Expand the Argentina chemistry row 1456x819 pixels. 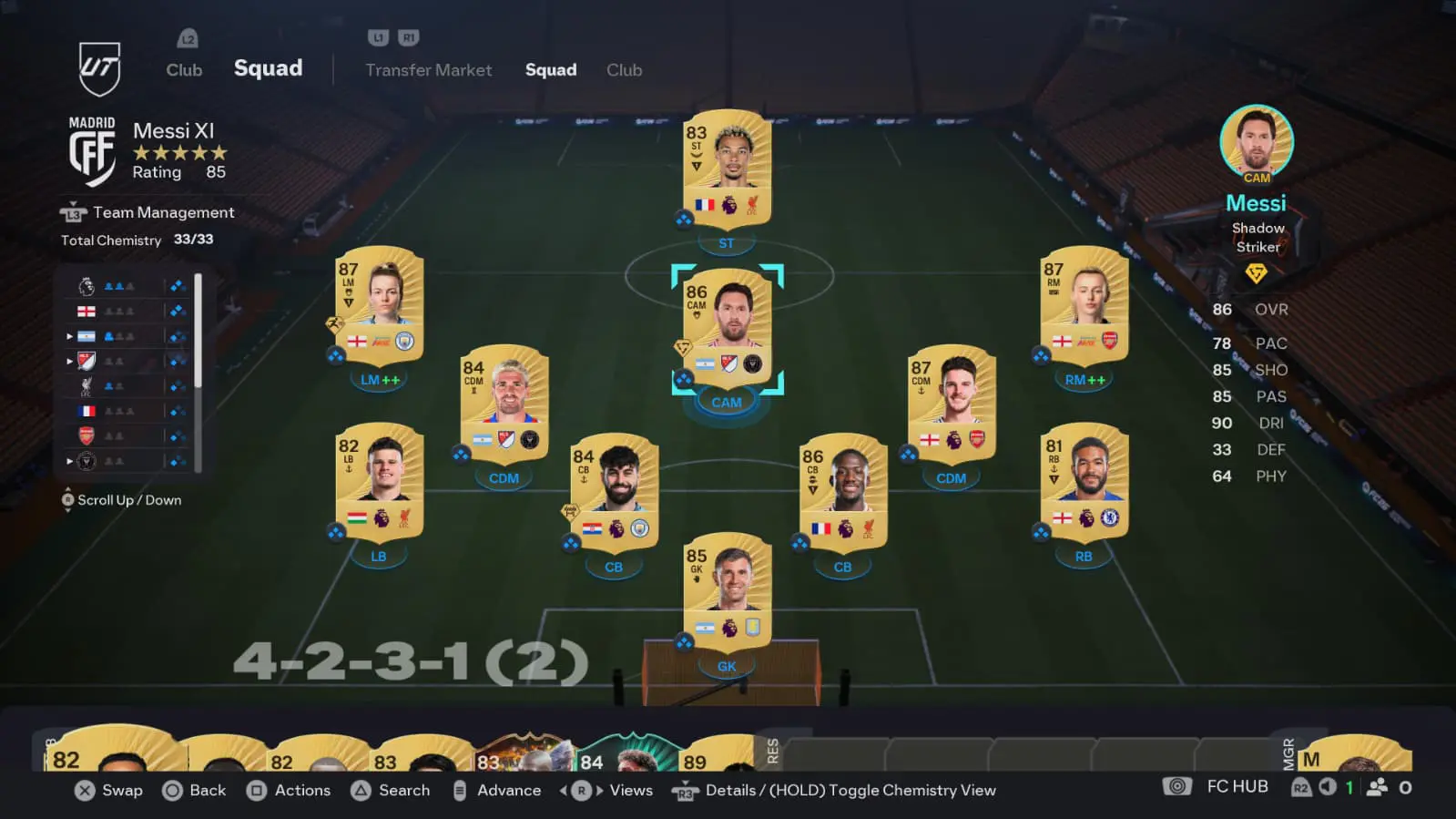[69, 336]
